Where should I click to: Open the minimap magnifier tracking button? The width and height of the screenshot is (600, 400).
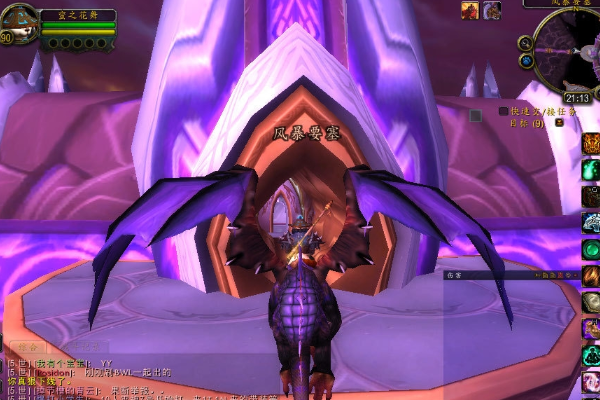click(524, 43)
